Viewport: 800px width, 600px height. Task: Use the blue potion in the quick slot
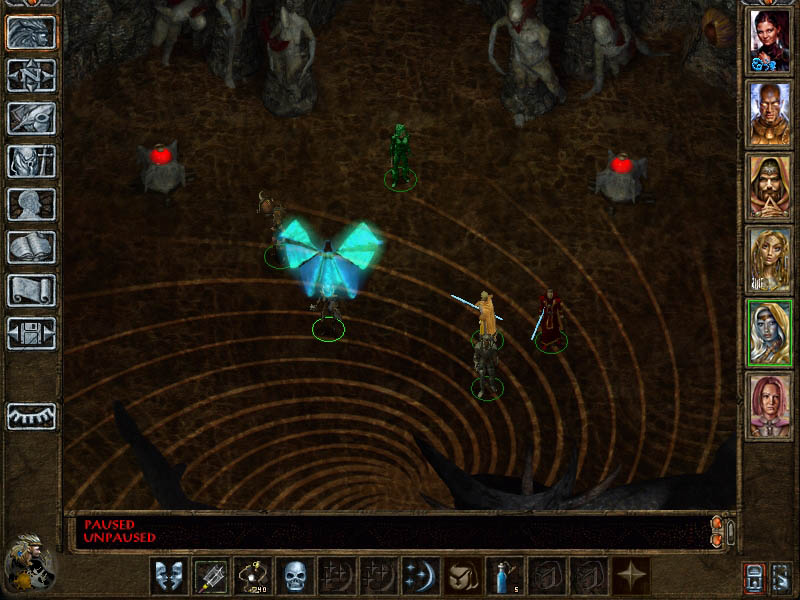[x=504, y=576]
